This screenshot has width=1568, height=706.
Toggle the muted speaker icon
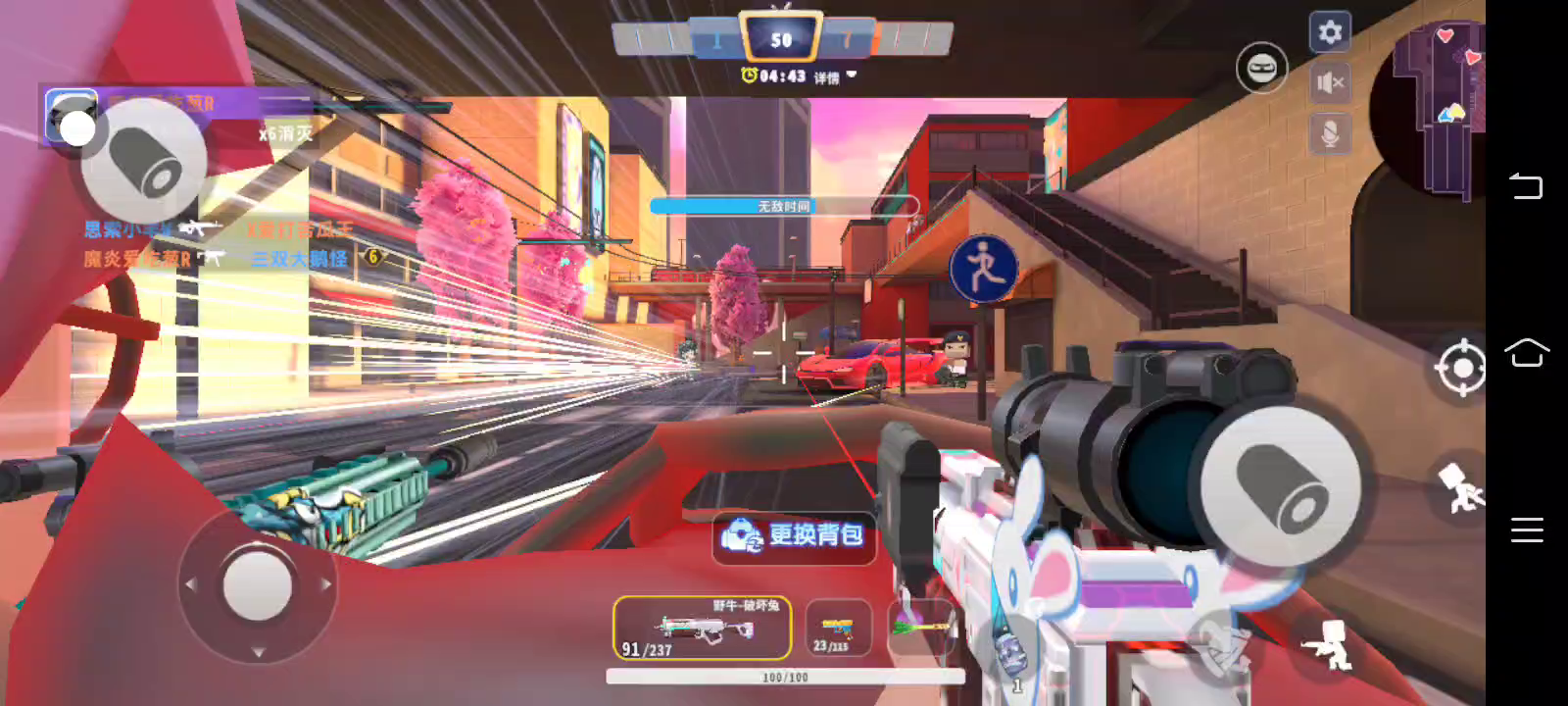click(x=1330, y=83)
